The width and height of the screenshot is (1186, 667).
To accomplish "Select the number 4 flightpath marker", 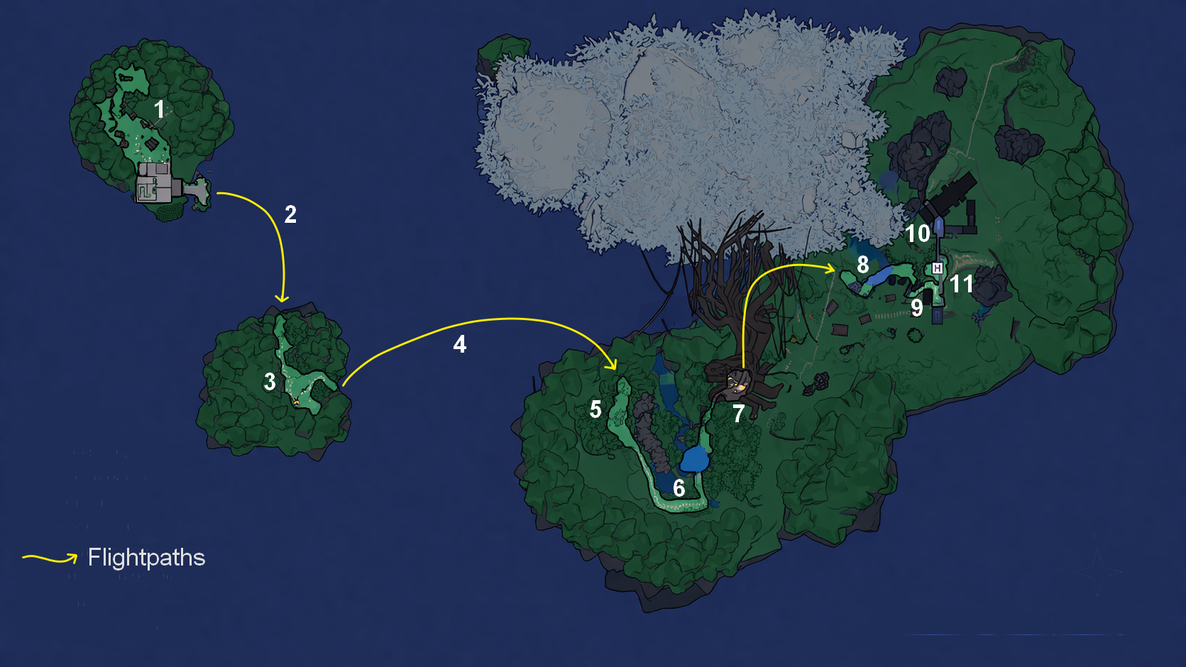I will [x=459, y=344].
